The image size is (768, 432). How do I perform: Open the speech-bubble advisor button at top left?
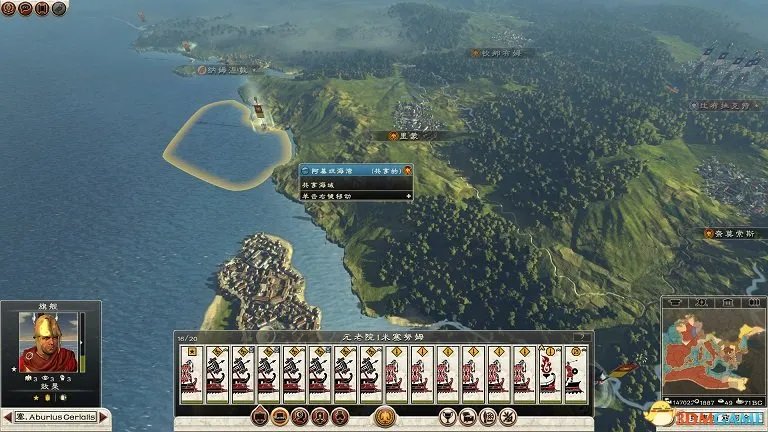pos(24,9)
